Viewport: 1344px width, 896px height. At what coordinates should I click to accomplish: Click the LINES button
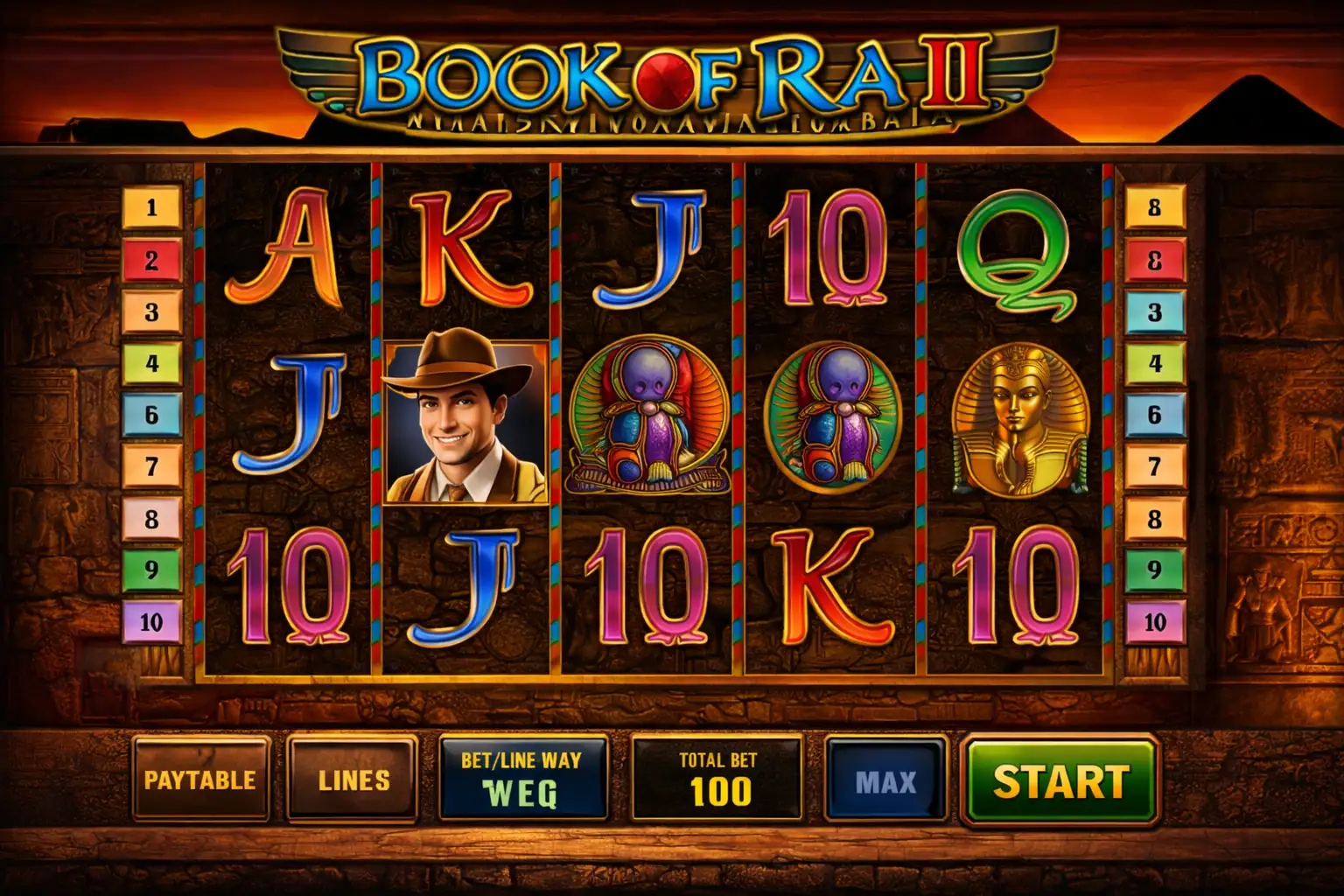click(353, 780)
